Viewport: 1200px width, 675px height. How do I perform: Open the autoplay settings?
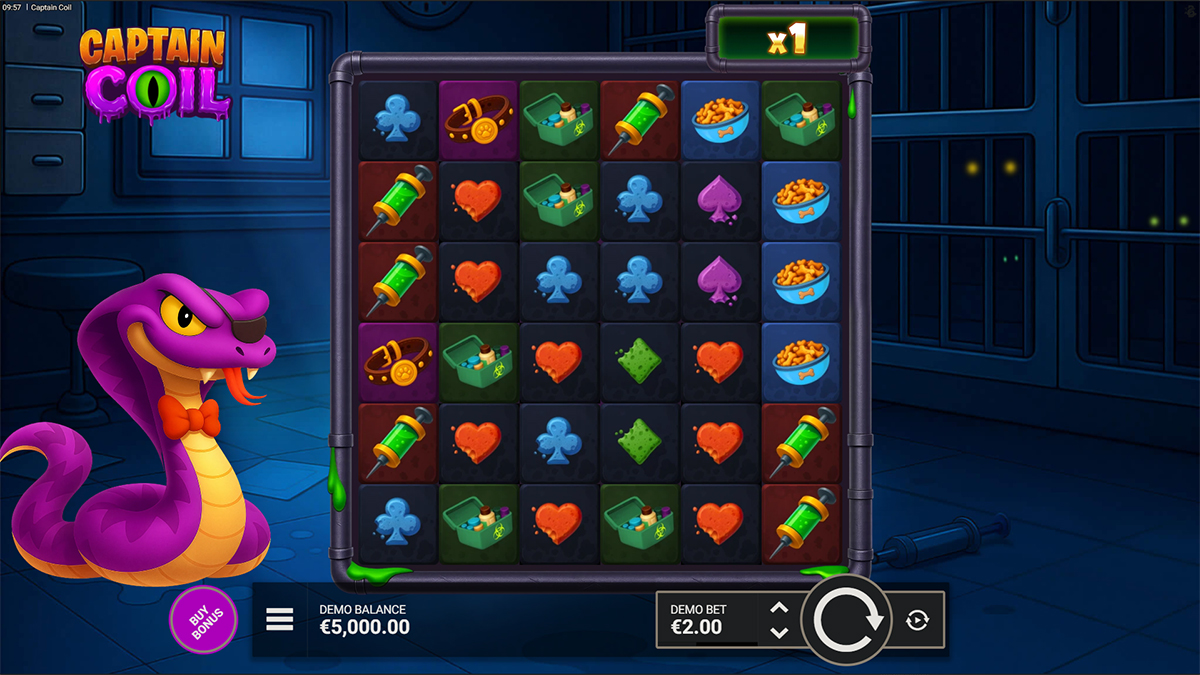click(917, 620)
